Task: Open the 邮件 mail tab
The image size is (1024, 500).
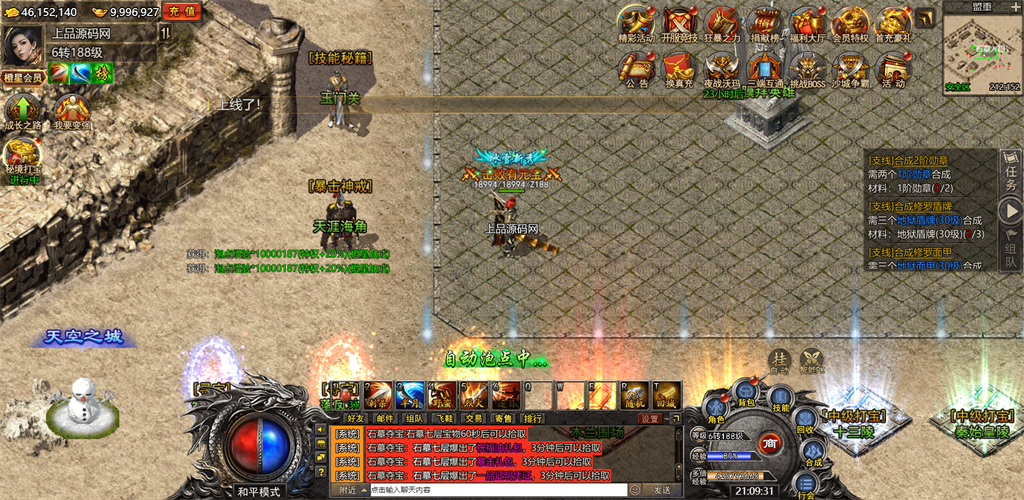Action: (x=384, y=418)
